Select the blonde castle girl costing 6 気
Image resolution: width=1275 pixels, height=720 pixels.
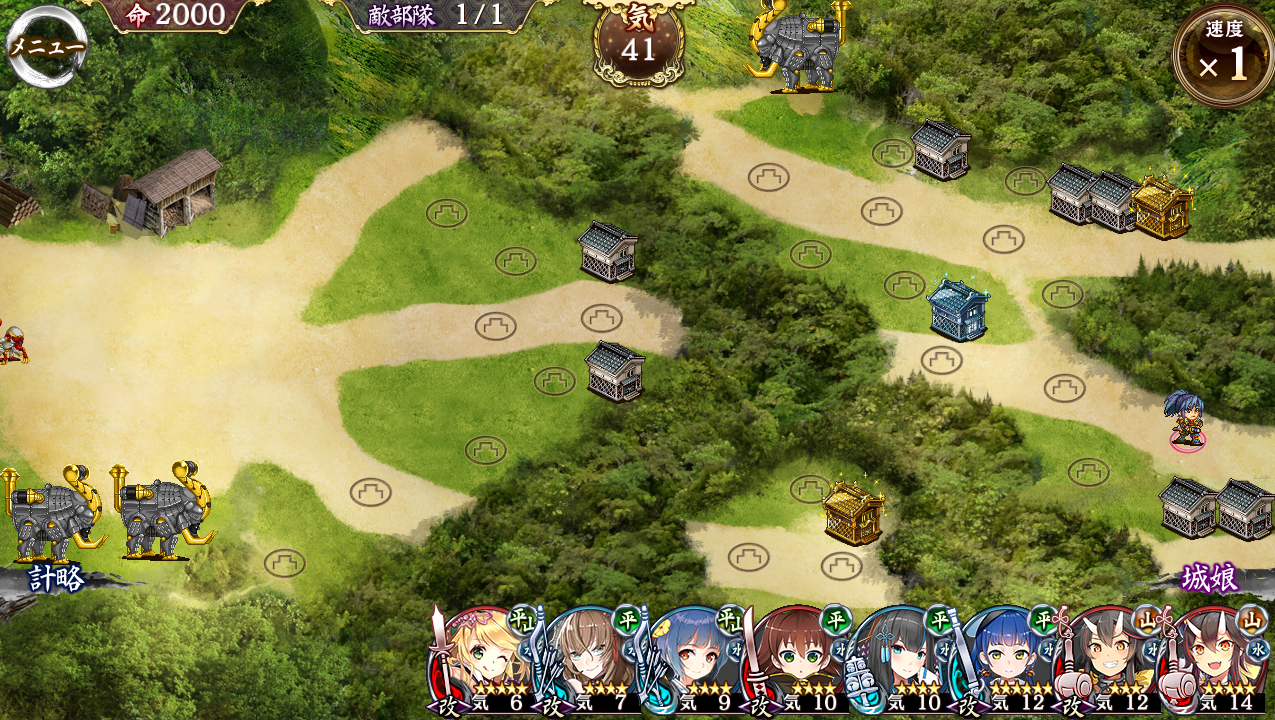pos(483,660)
